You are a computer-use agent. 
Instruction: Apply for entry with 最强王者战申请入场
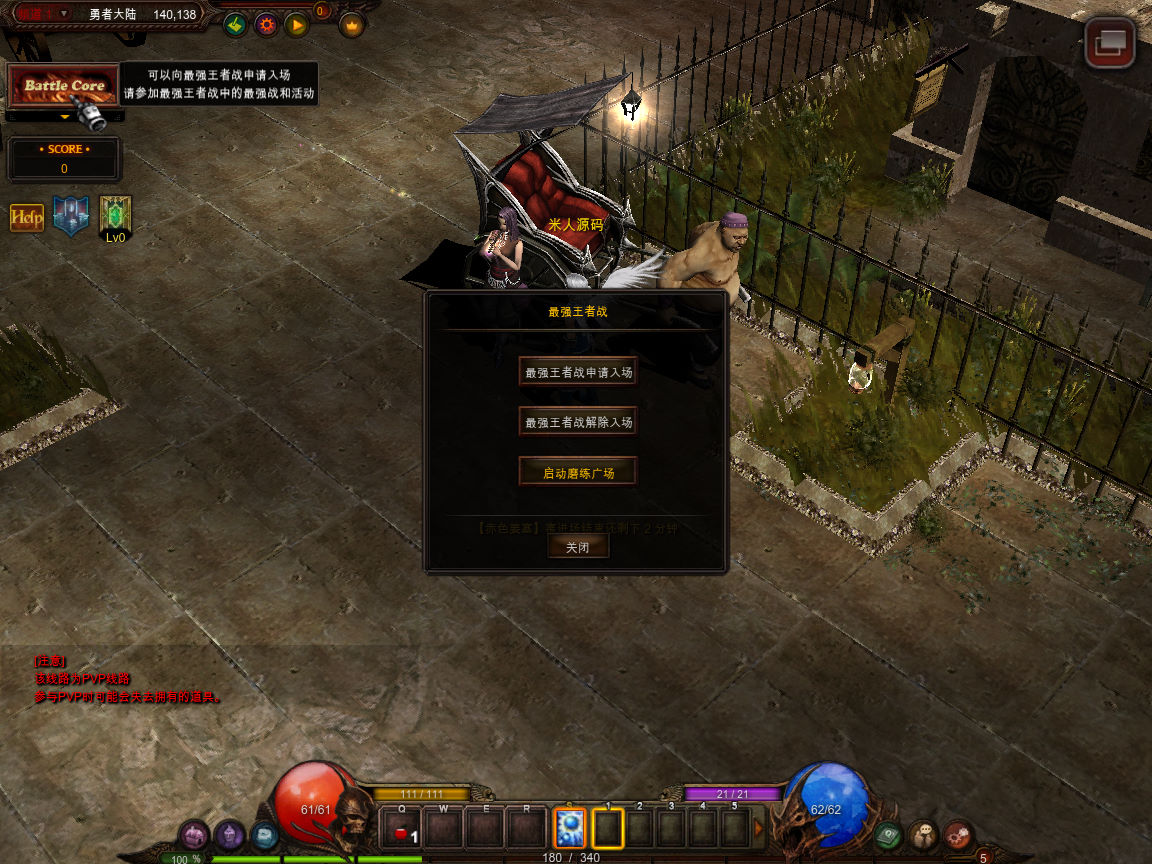pyautogui.click(x=578, y=372)
